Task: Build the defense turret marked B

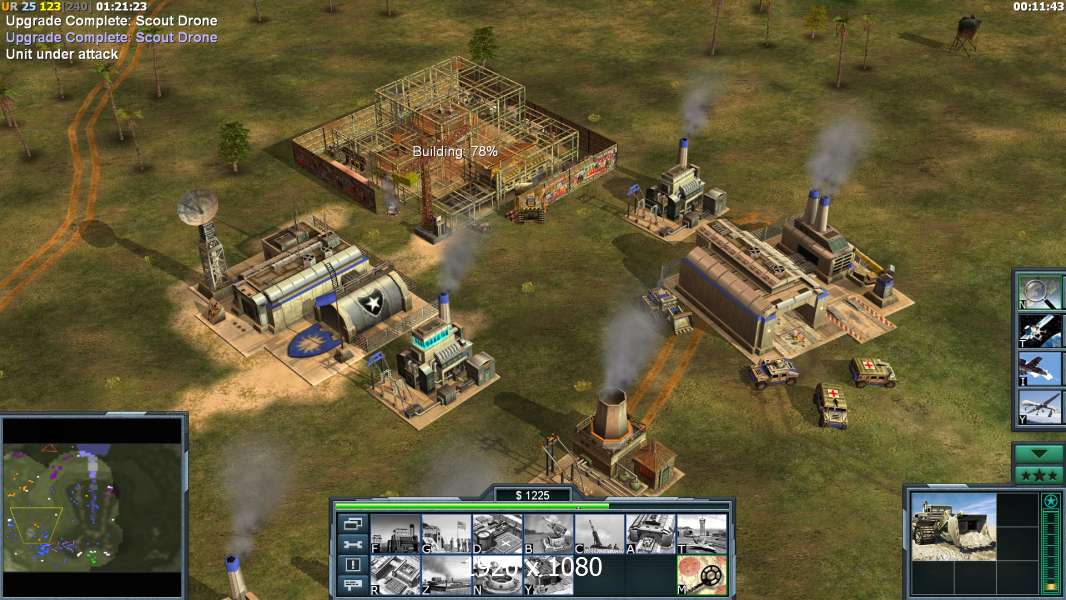Action: click(548, 534)
